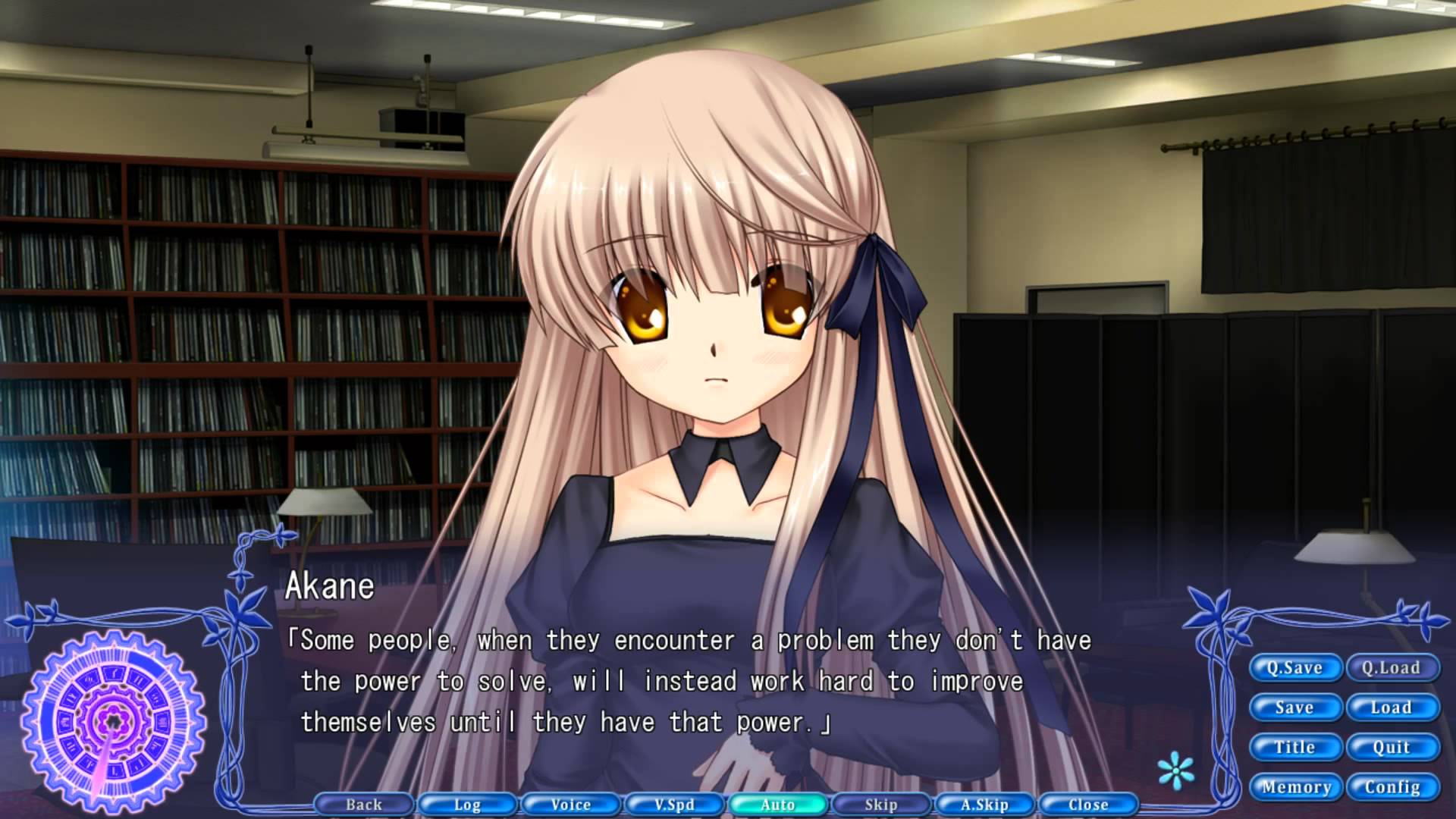Close the dialogue window

pos(1088,805)
